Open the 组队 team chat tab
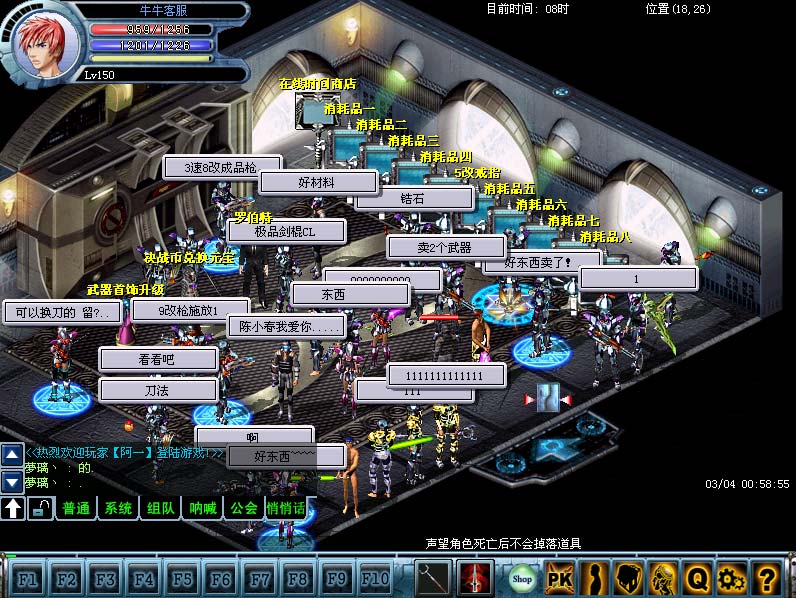This screenshot has height=598, width=796. (161, 509)
